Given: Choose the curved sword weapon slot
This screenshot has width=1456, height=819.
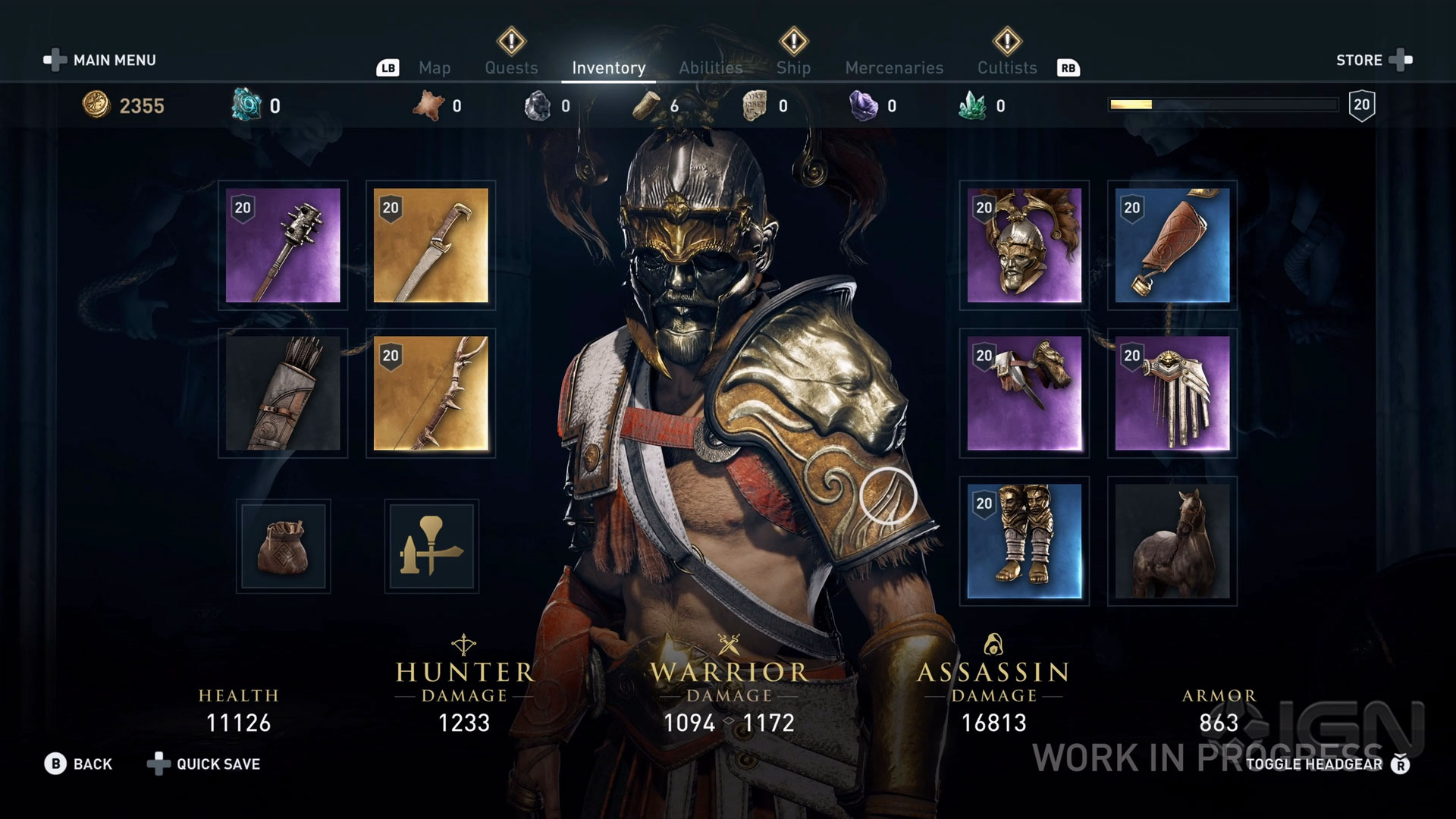Looking at the screenshot, I should 431,245.
